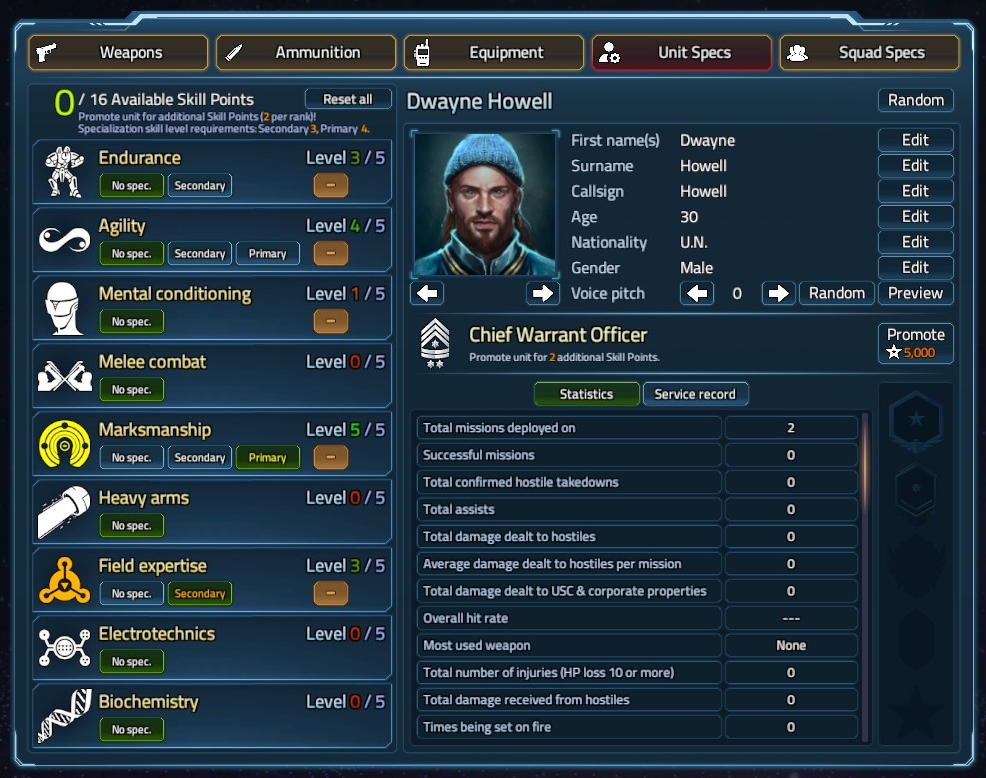Select No spec. for Field expertise

click(x=132, y=594)
